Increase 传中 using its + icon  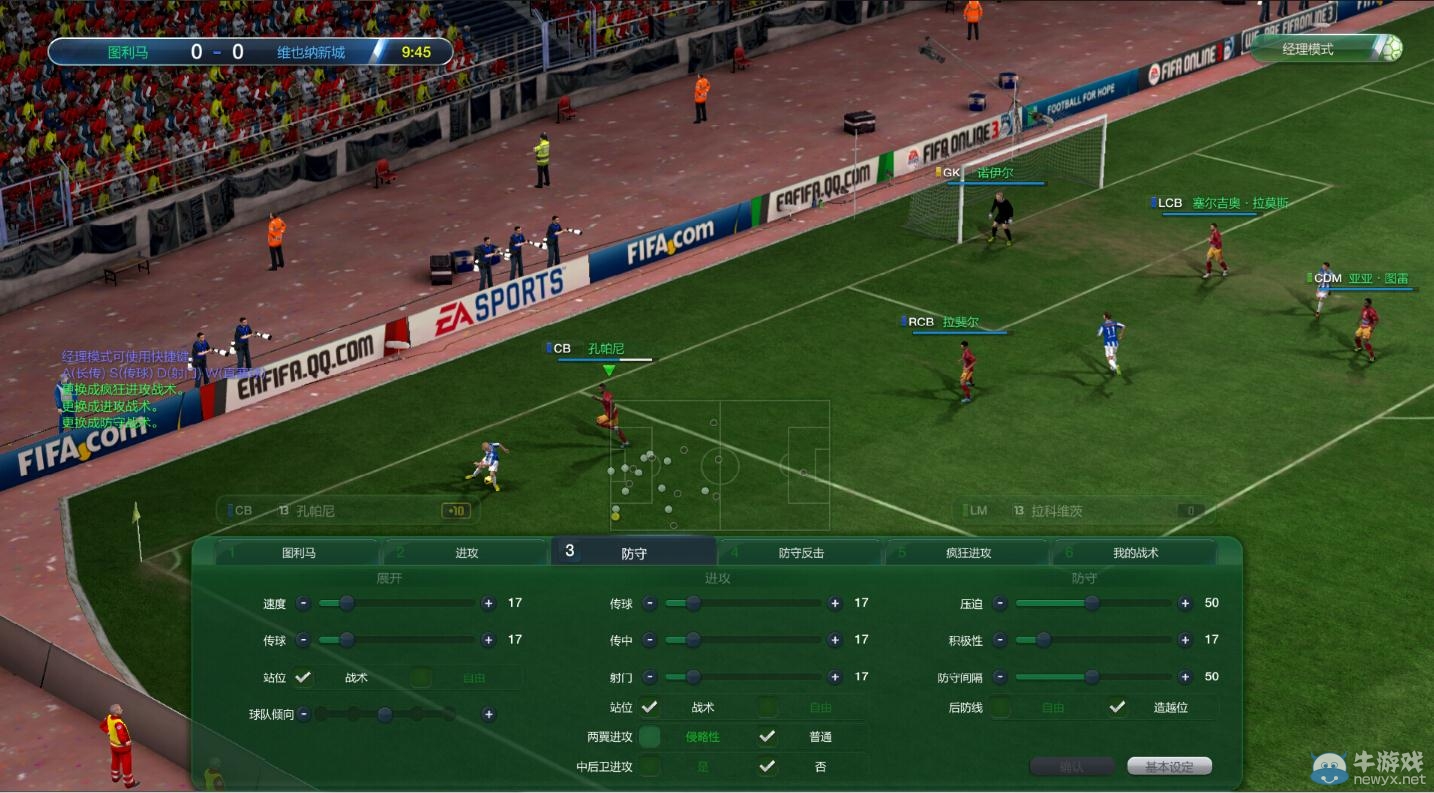click(x=835, y=640)
